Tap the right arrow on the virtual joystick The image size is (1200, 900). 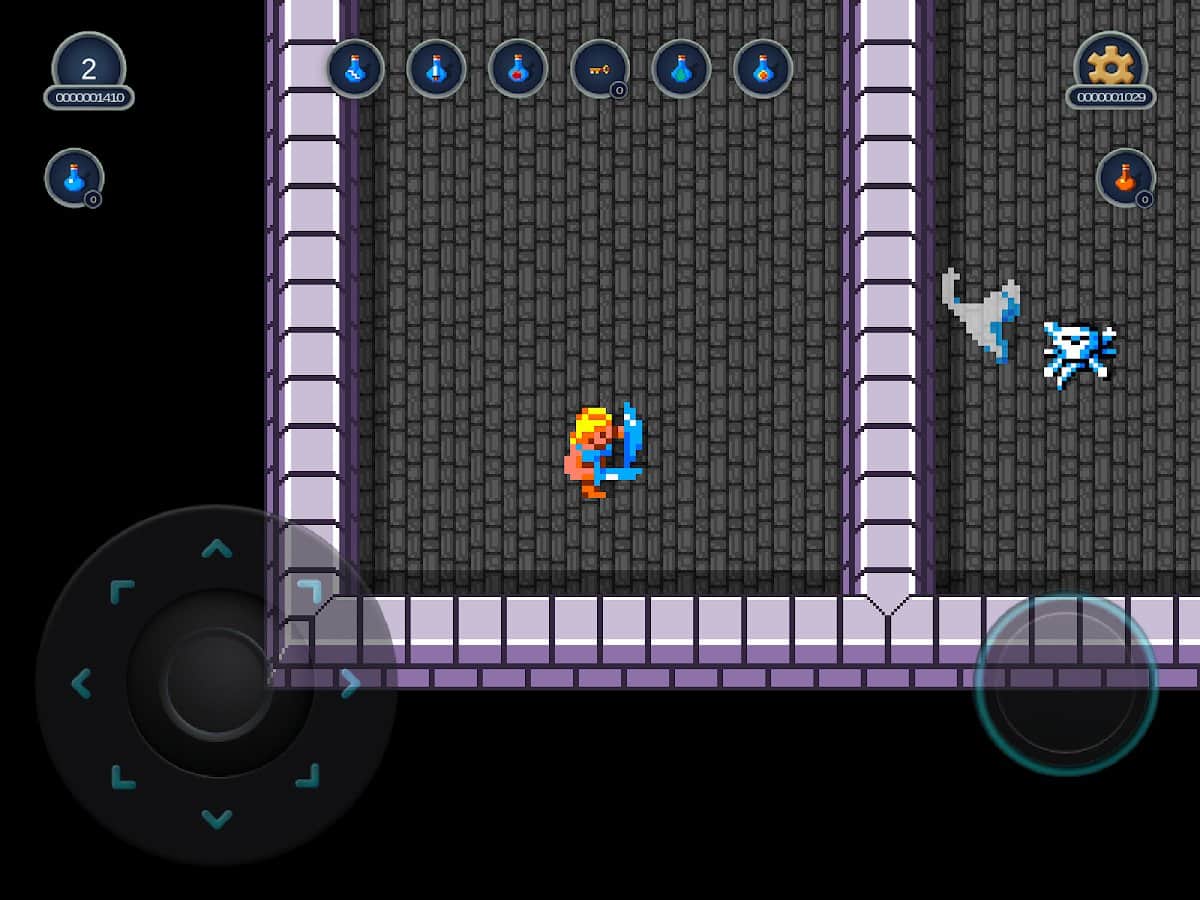tap(350, 684)
